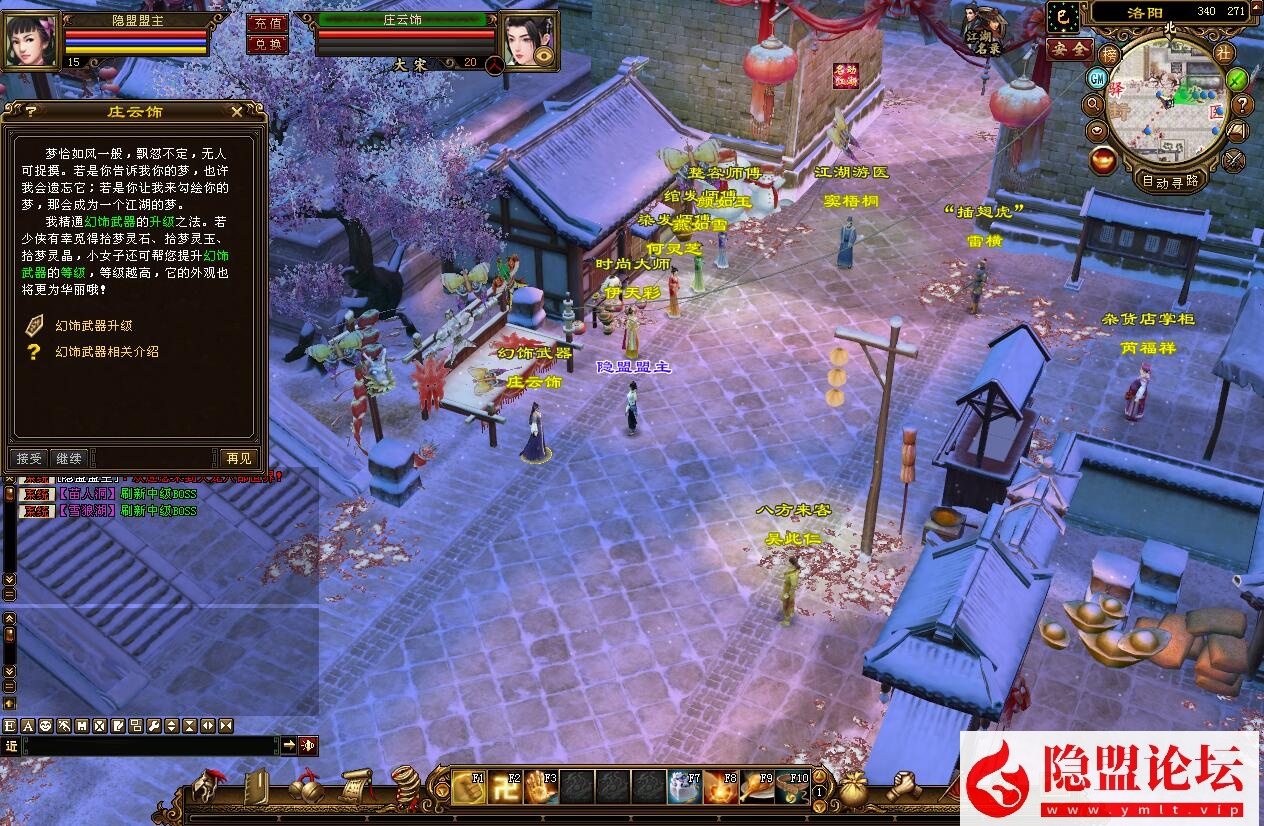Open the 社 social button near the minimap
The height and width of the screenshot is (826, 1264).
pyautogui.click(x=1224, y=52)
